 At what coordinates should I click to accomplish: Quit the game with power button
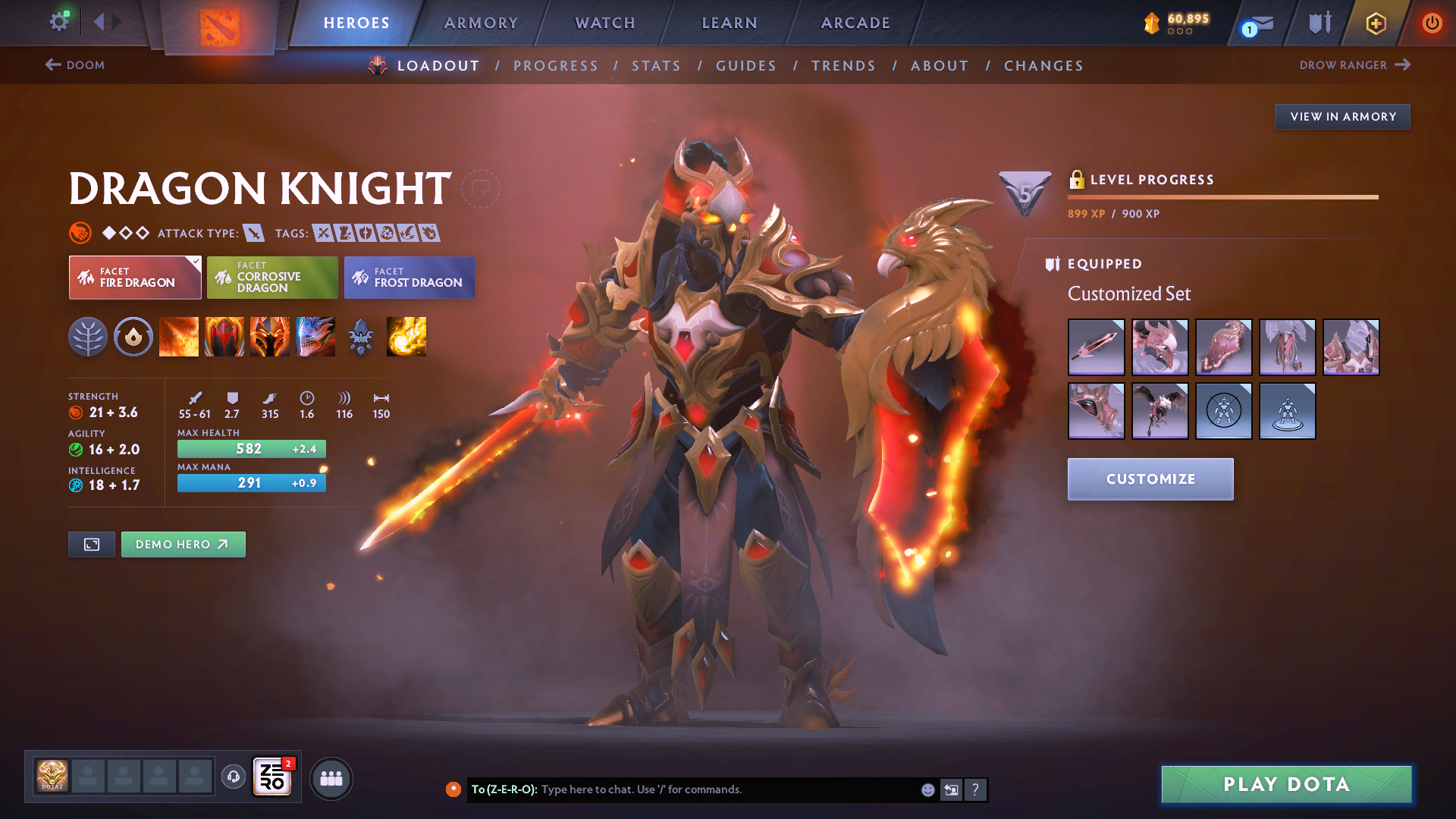point(1431,23)
